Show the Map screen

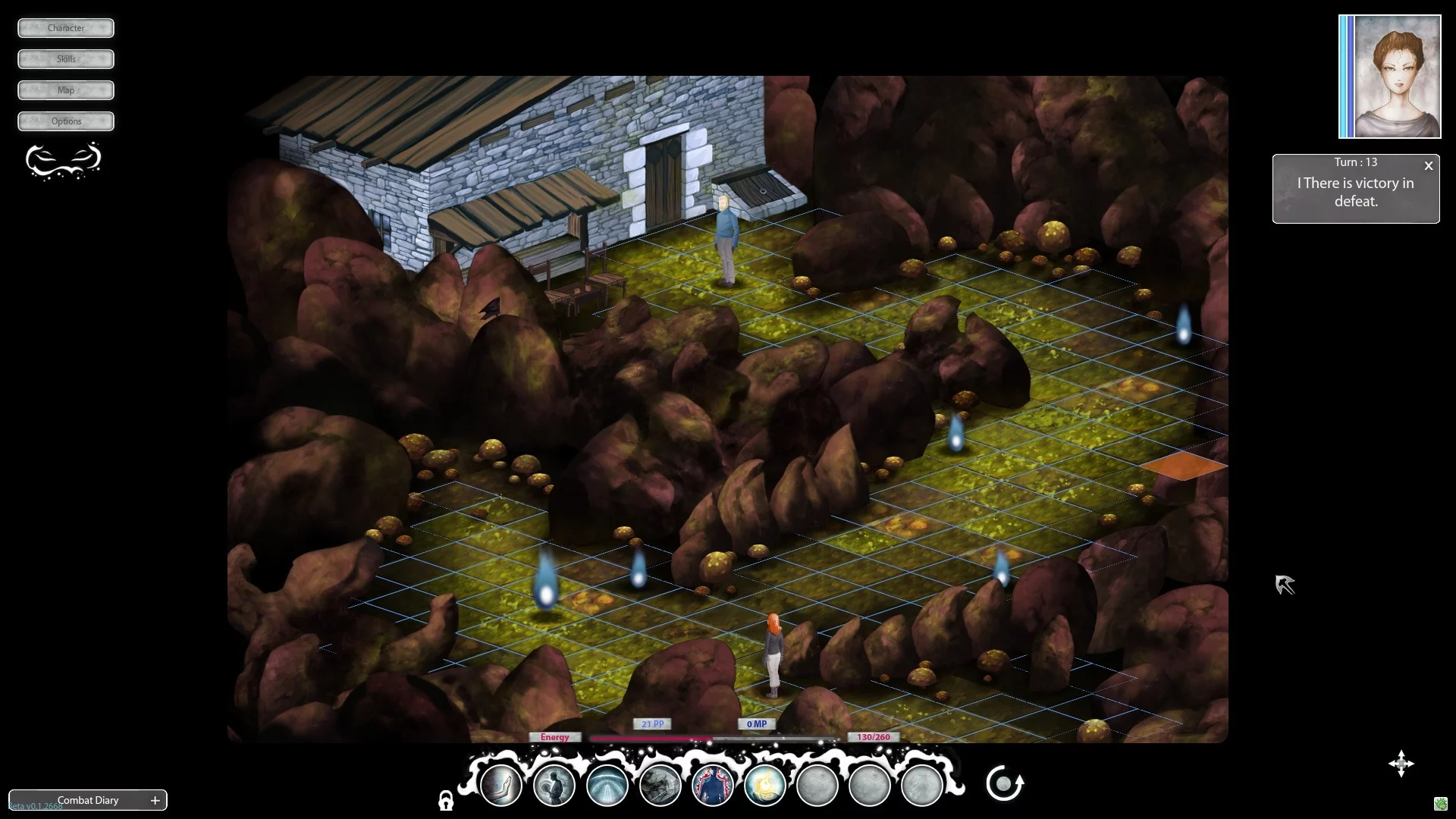pyautogui.click(x=66, y=90)
